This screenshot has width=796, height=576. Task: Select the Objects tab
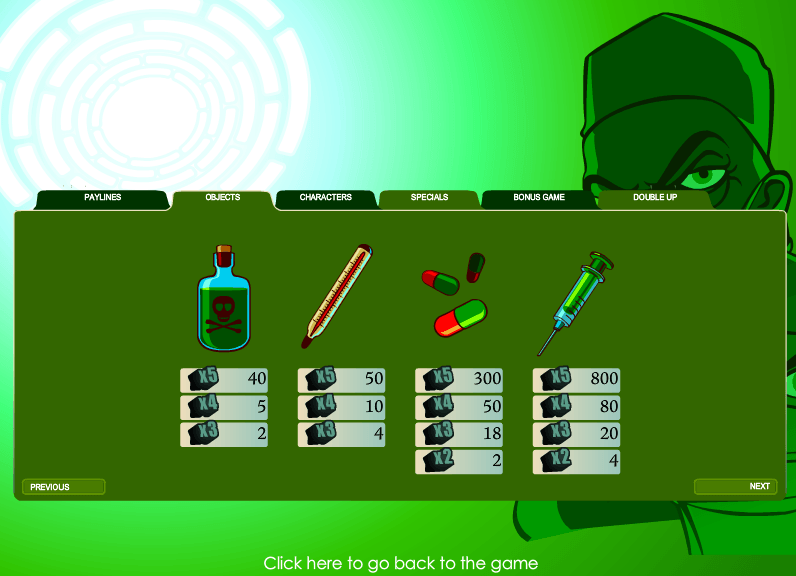pos(222,198)
